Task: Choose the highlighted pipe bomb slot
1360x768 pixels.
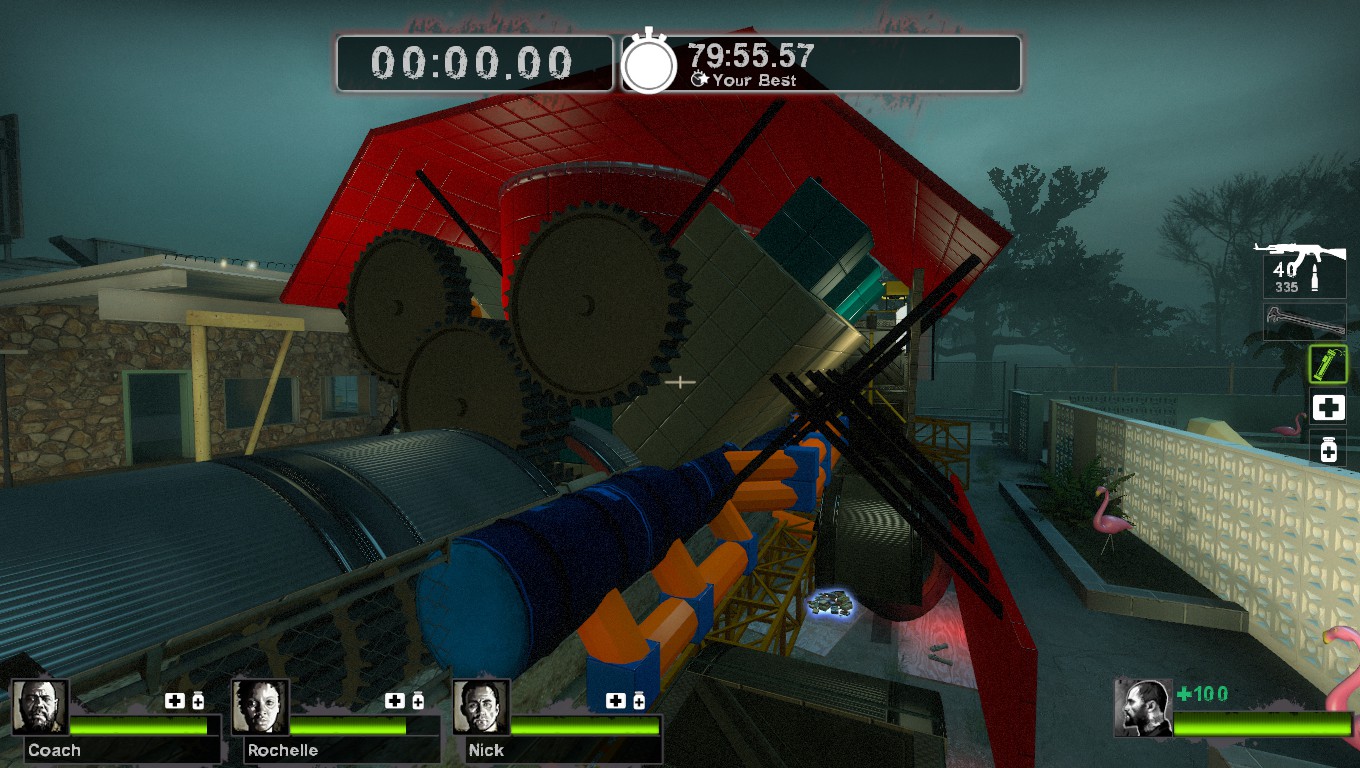Action: tap(1328, 364)
